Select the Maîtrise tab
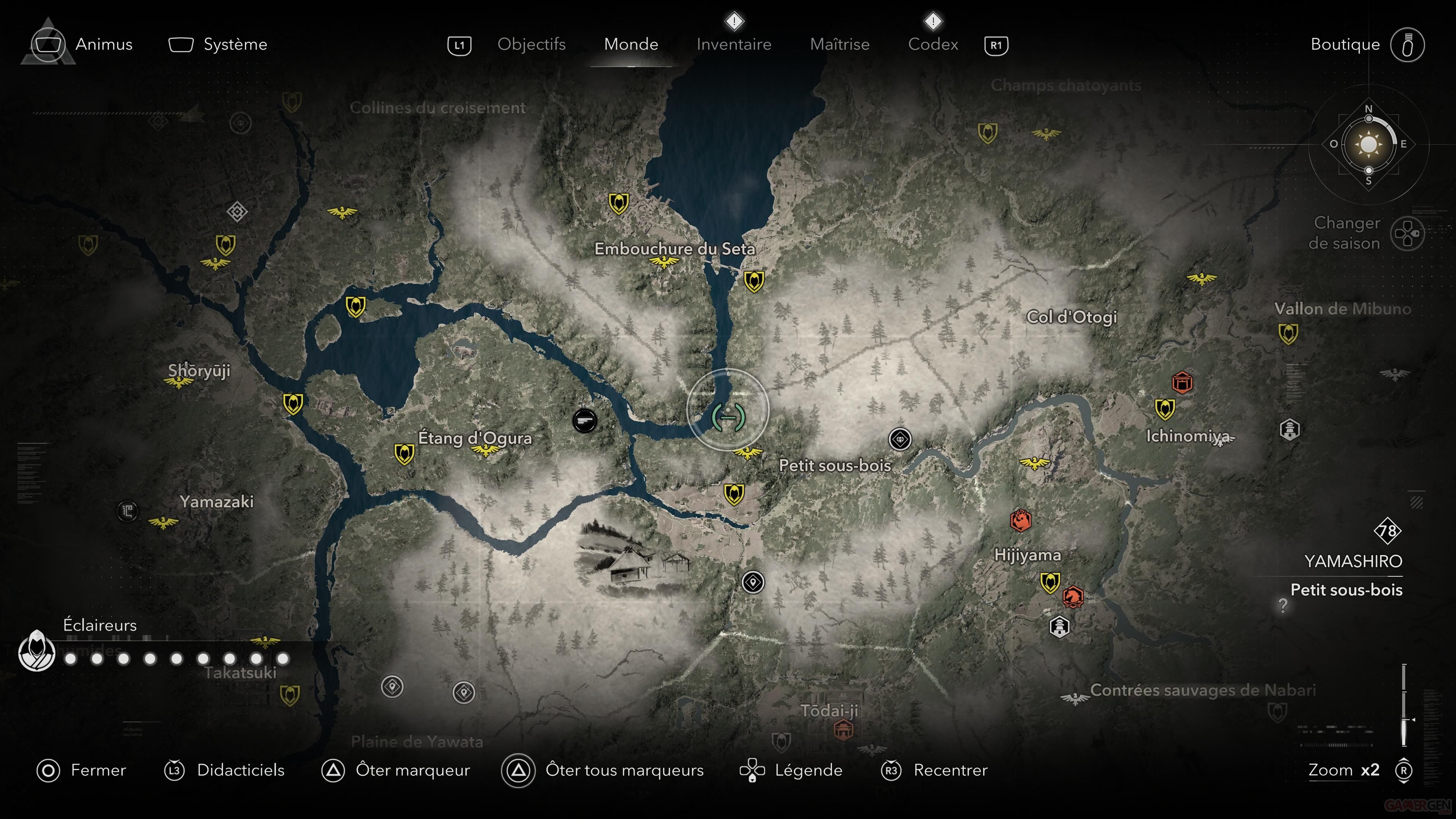The height and width of the screenshot is (819, 1456). (x=839, y=44)
